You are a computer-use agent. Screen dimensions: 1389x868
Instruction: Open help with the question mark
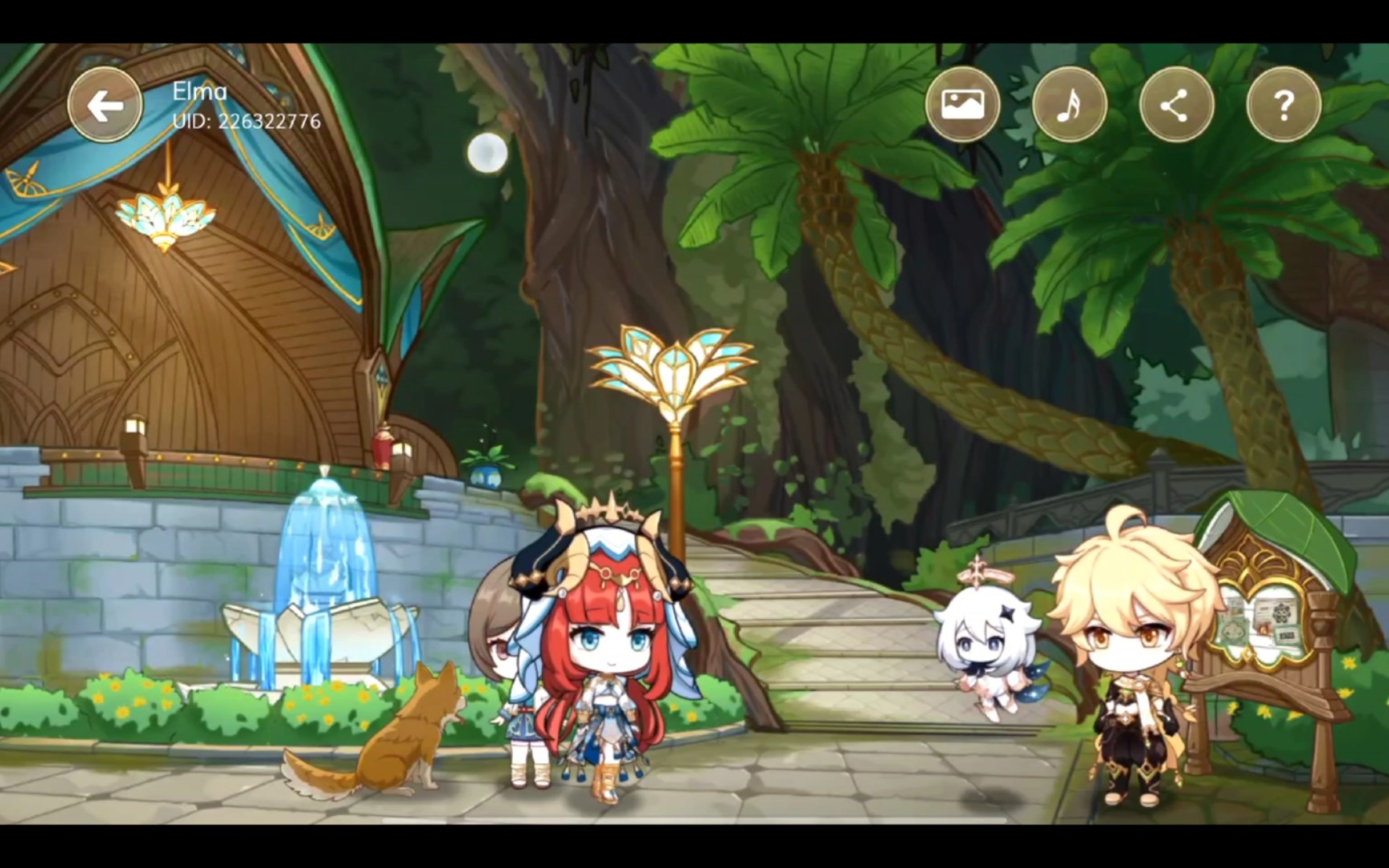(1283, 104)
